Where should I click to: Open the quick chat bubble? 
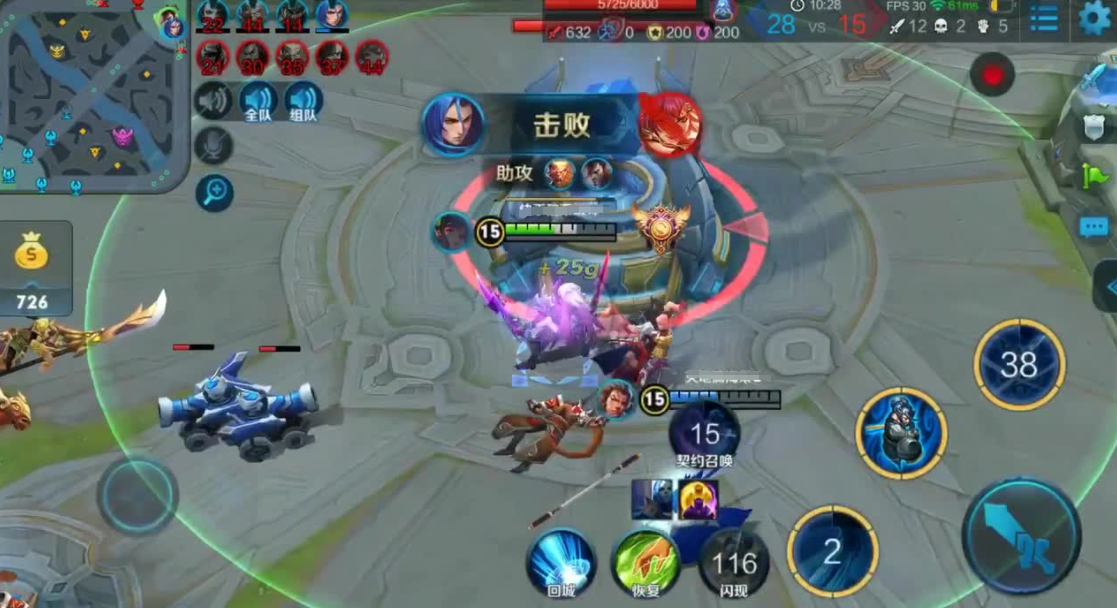tap(1094, 227)
